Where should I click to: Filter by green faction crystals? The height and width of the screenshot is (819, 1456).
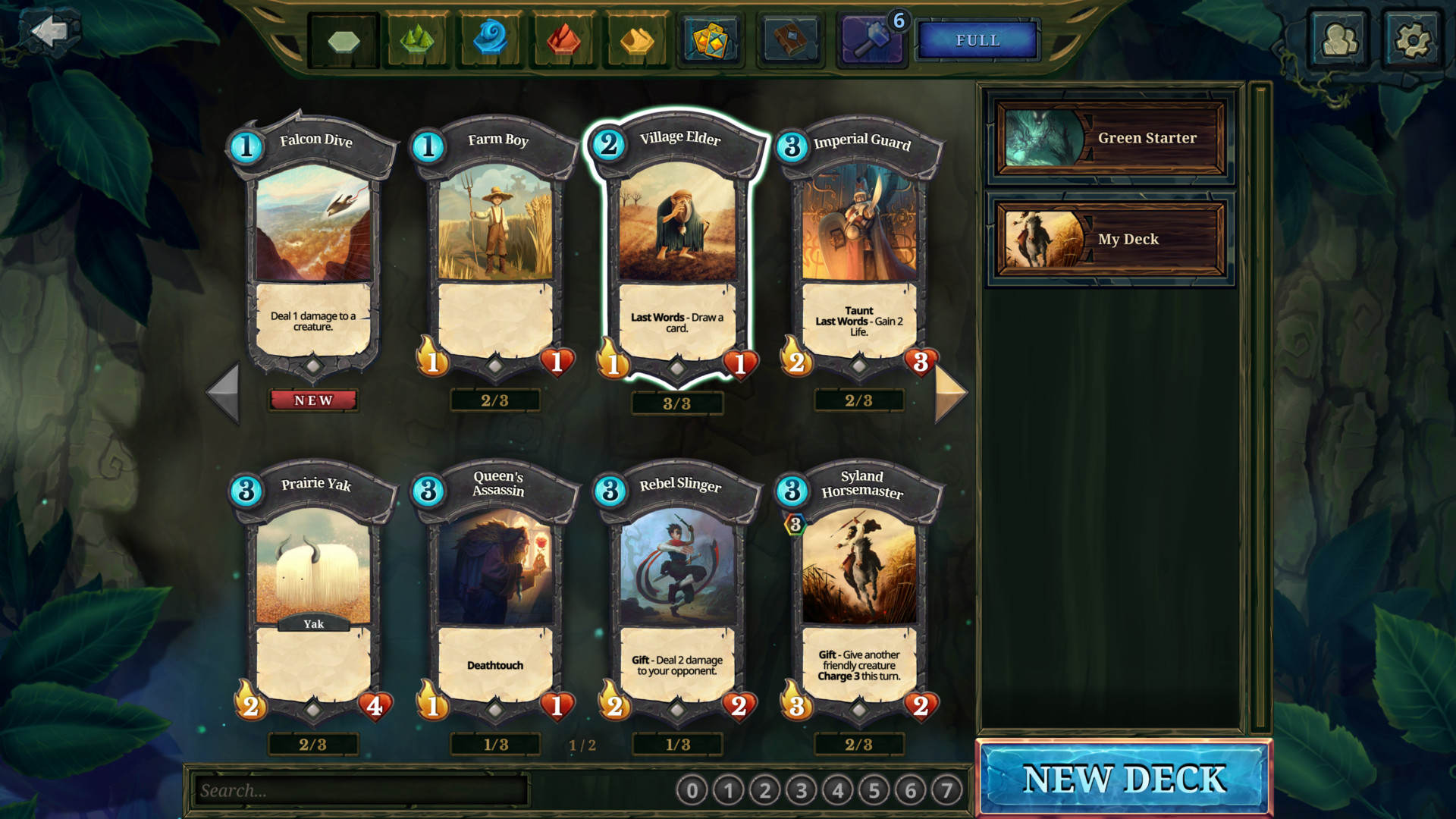(416, 39)
